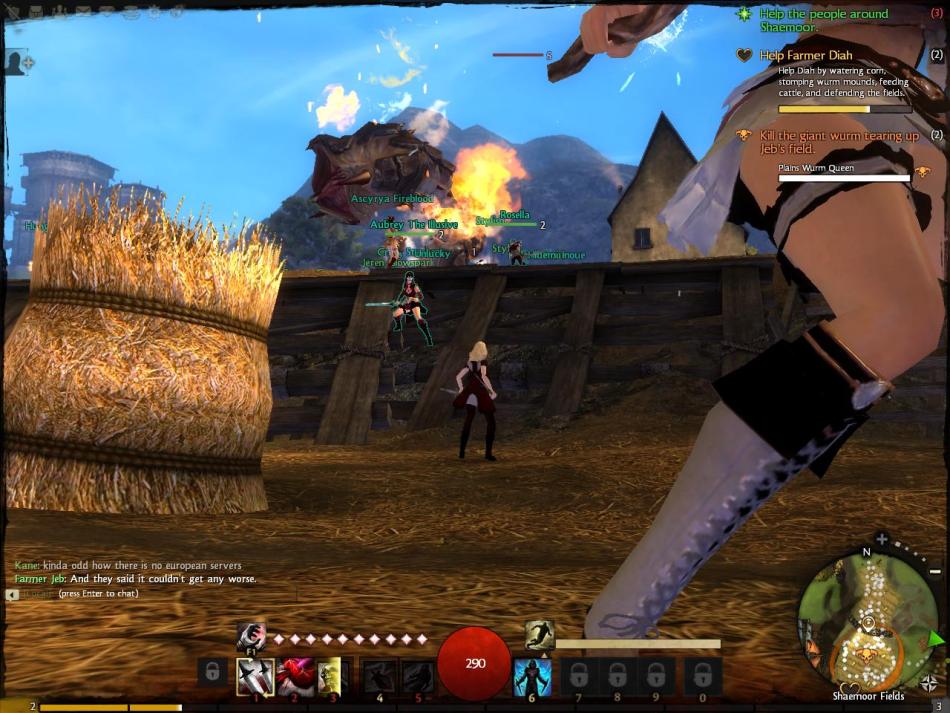Image resolution: width=950 pixels, height=713 pixels.
Task: Activate the F1 Steal profession skill
Action: pyautogui.click(x=251, y=636)
